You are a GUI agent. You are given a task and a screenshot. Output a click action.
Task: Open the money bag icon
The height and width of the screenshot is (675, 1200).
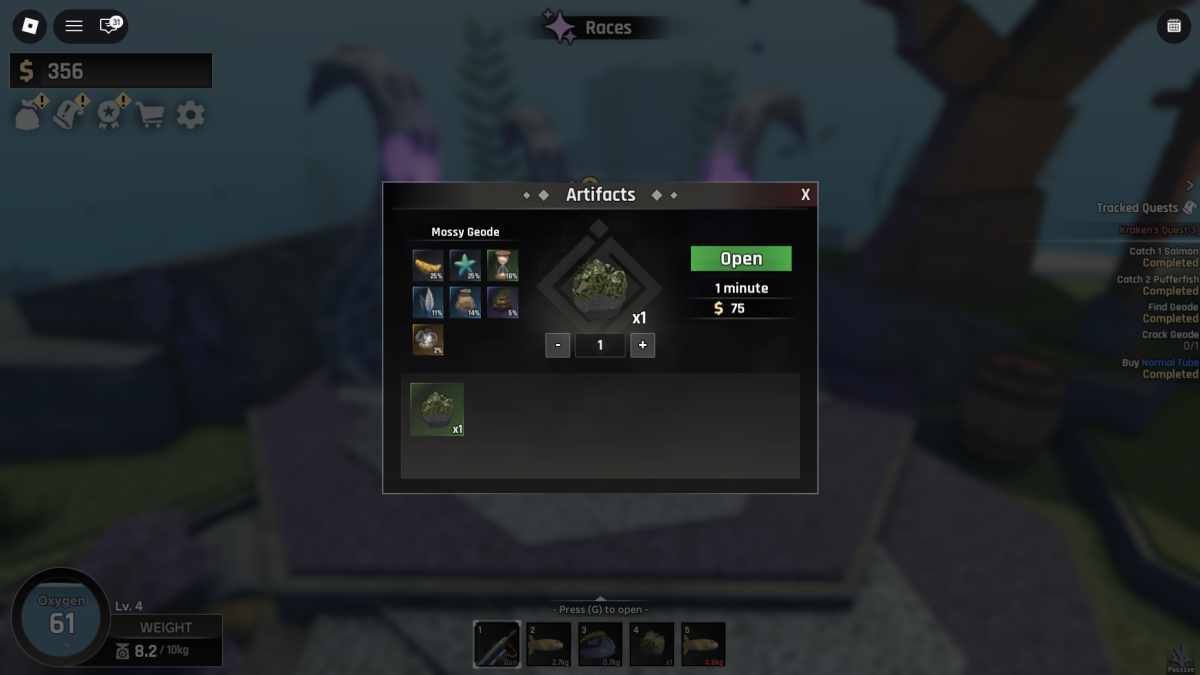click(27, 115)
